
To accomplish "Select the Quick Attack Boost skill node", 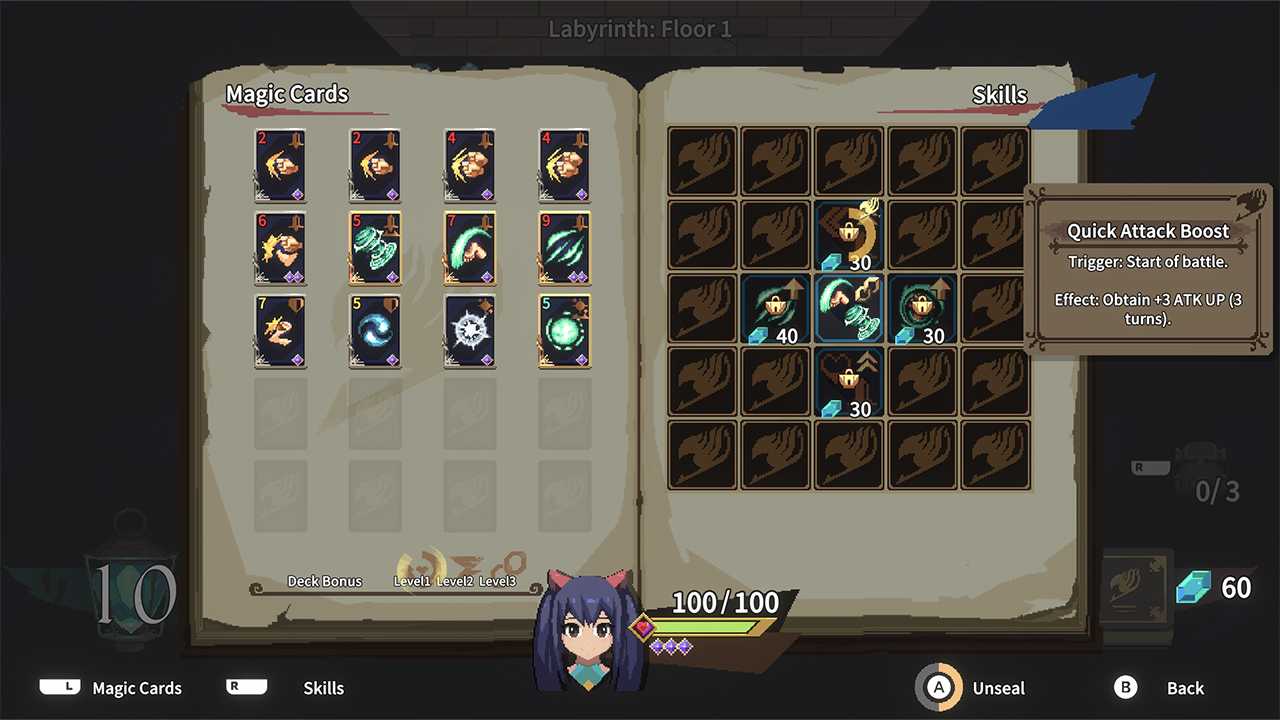I will pos(849,309).
